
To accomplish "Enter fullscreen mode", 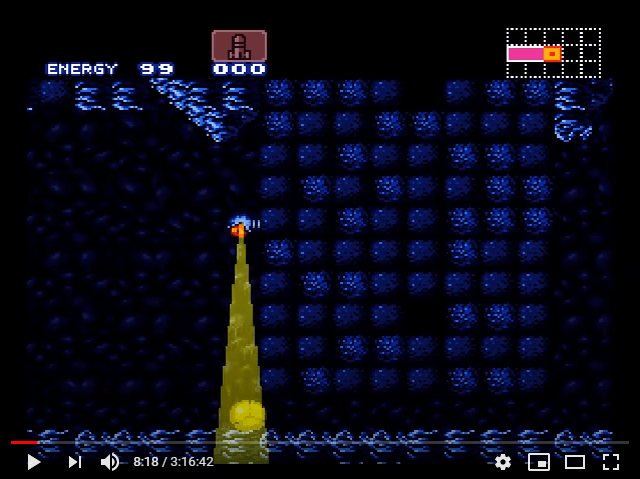I will coord(611,462).
